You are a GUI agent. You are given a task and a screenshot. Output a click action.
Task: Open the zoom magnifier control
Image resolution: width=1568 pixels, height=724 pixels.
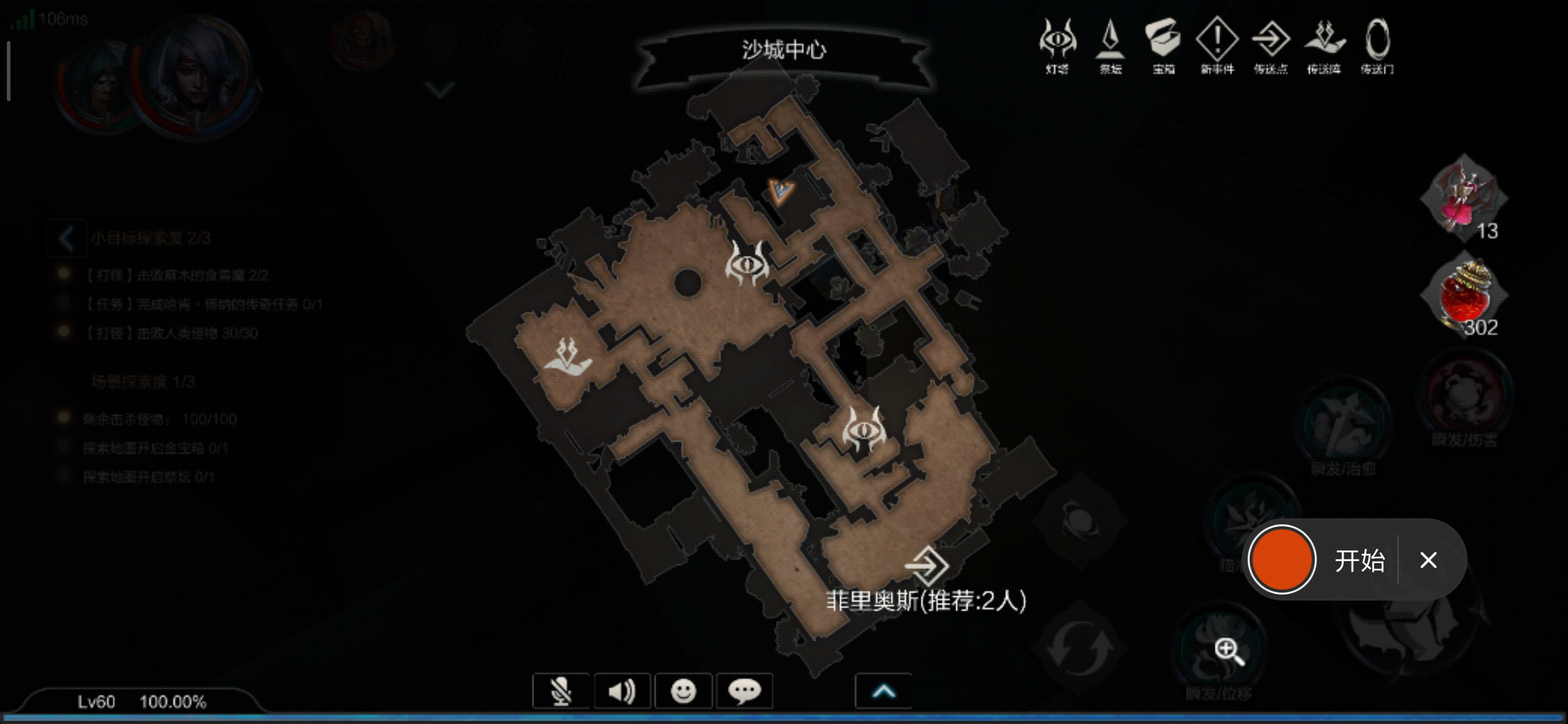pyautogui.click(x=1226, y=648)
